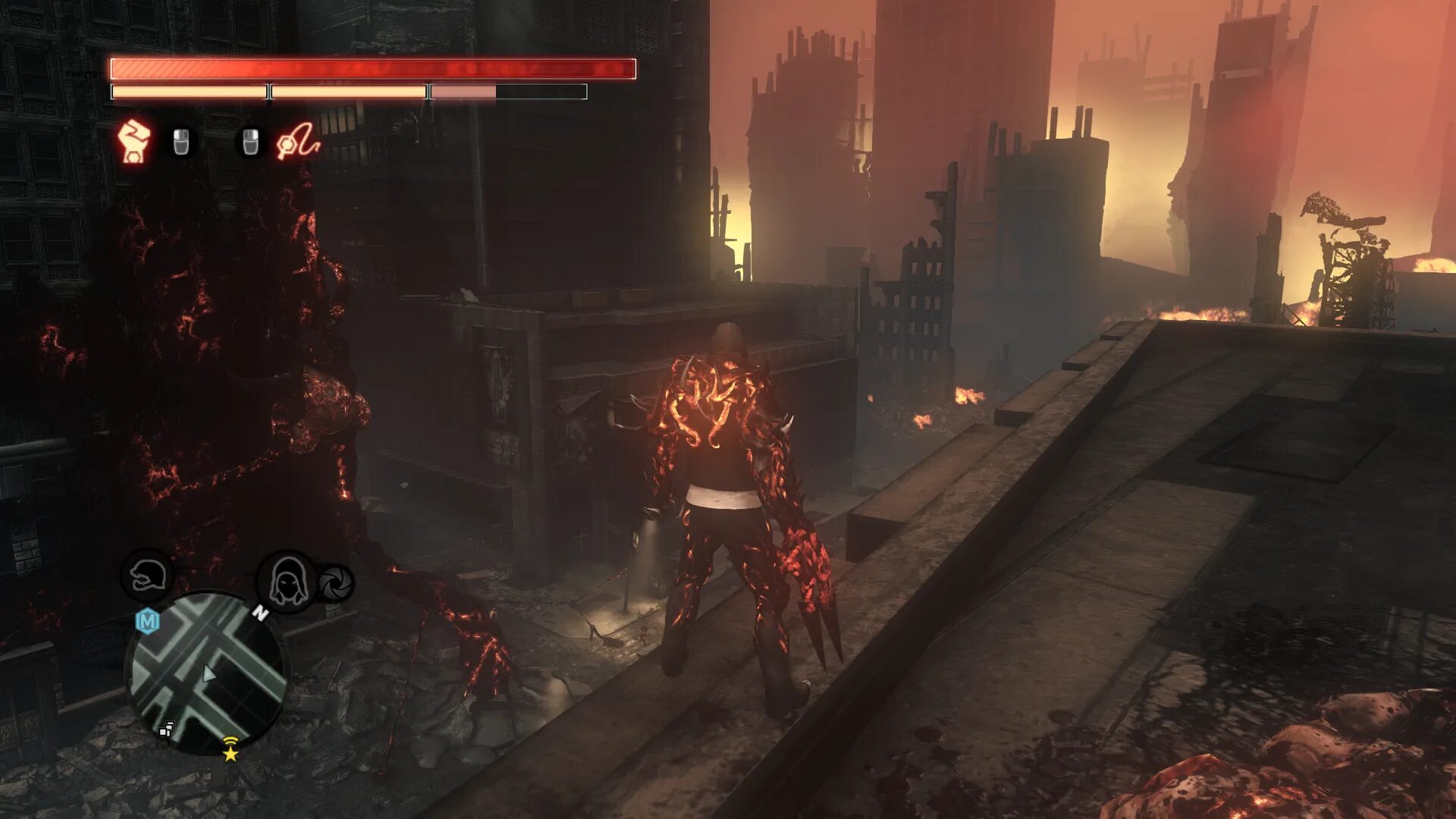Open the circular street minimap
This screenshot has width=1456, height=819.
pyautogui.click(x=207, y=673)
